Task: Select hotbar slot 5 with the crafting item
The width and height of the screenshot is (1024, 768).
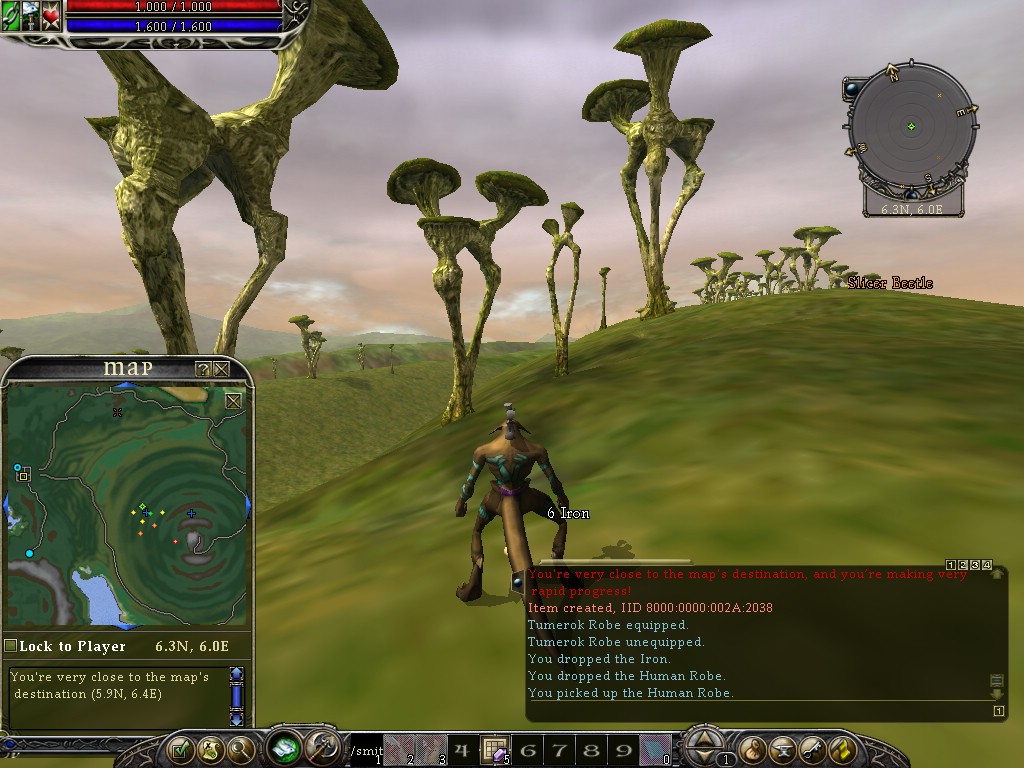Action: [495, 749]
